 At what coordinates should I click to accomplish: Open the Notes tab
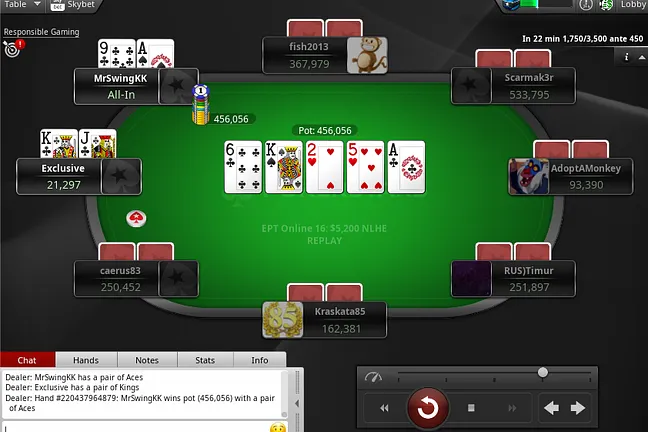[147, 360]
